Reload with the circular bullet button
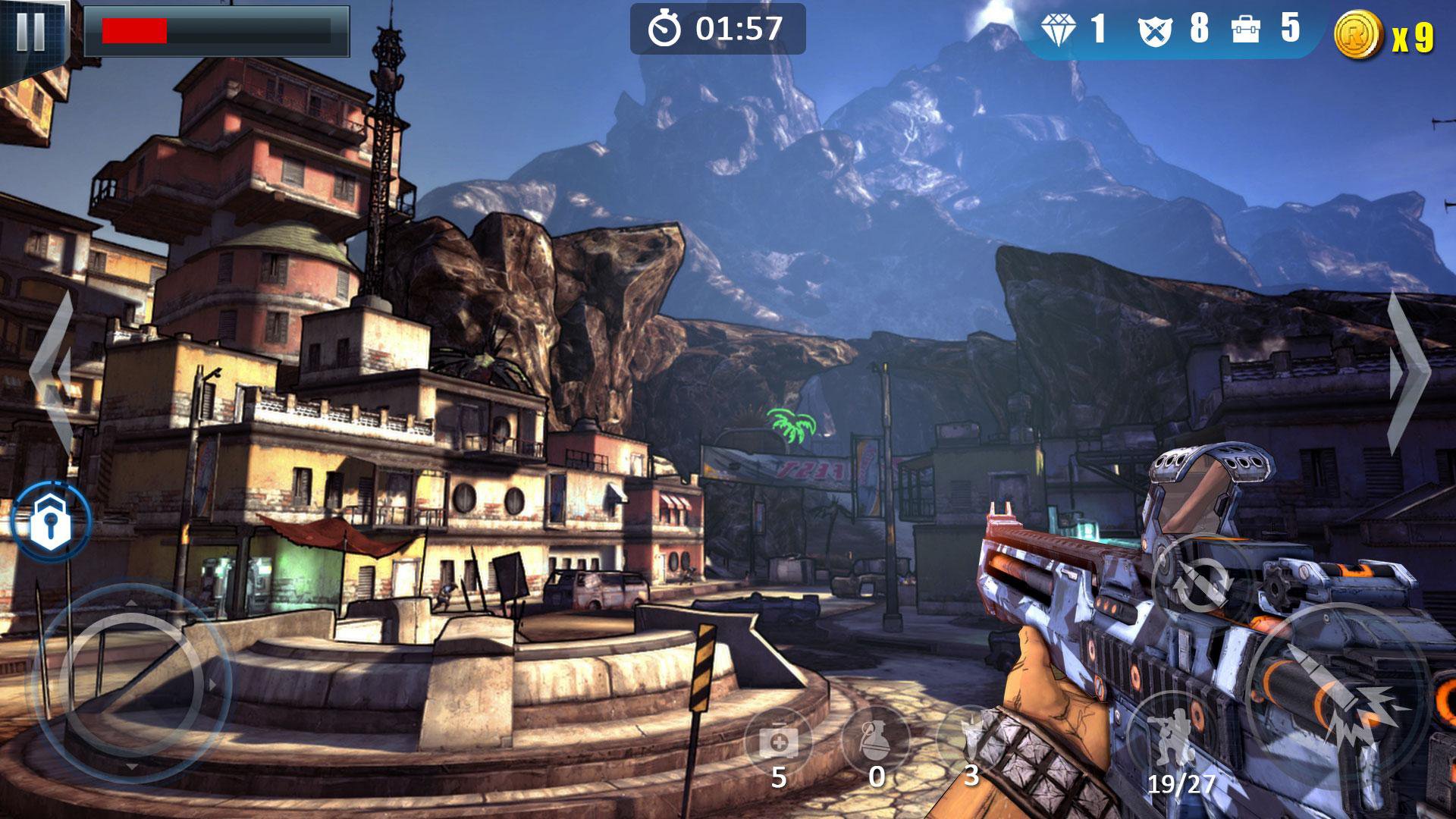Viewport: 1456px width, 819px height. click(x=1201, y=584)
